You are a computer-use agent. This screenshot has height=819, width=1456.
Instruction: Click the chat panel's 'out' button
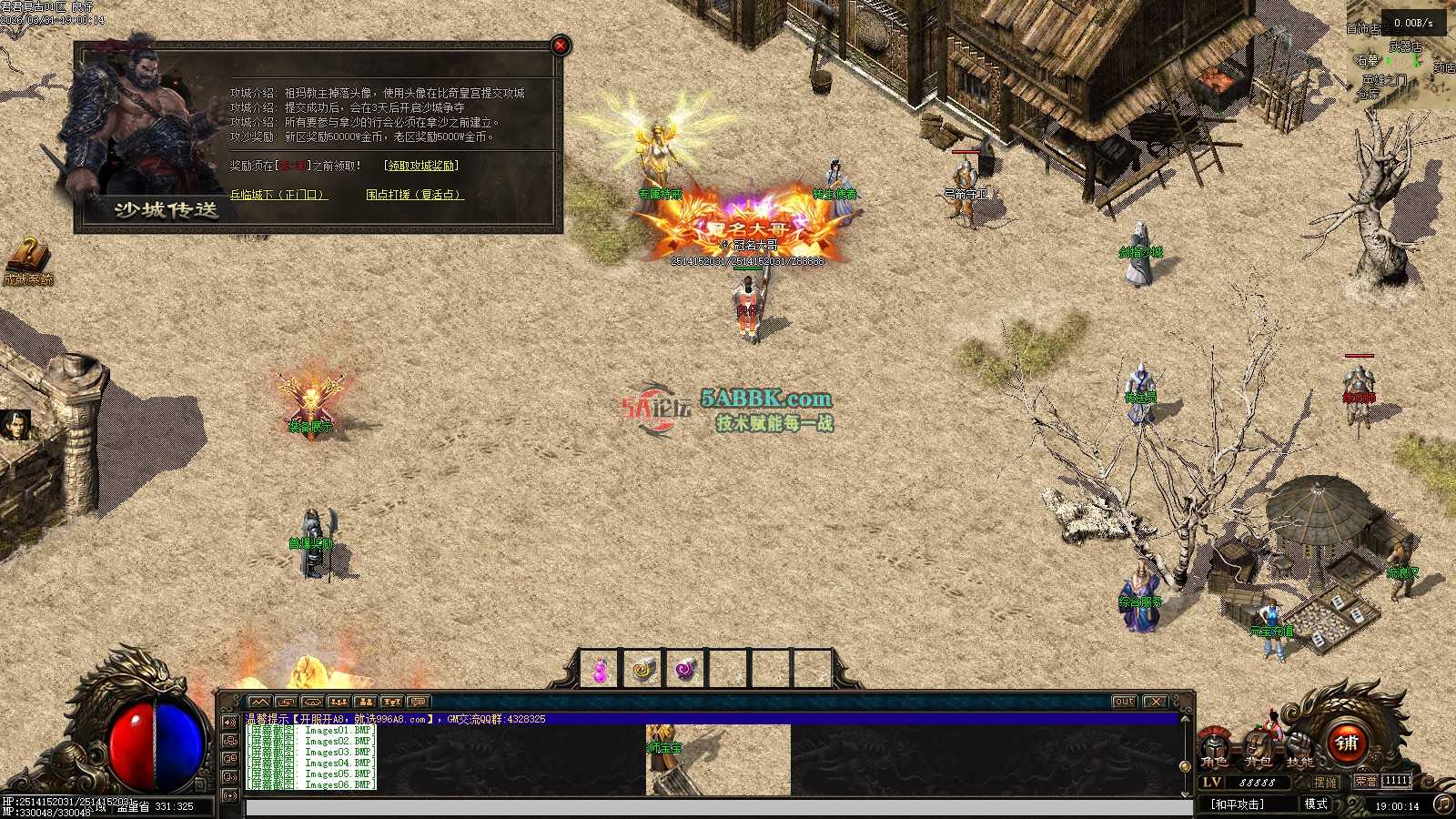click(1125, 702)
